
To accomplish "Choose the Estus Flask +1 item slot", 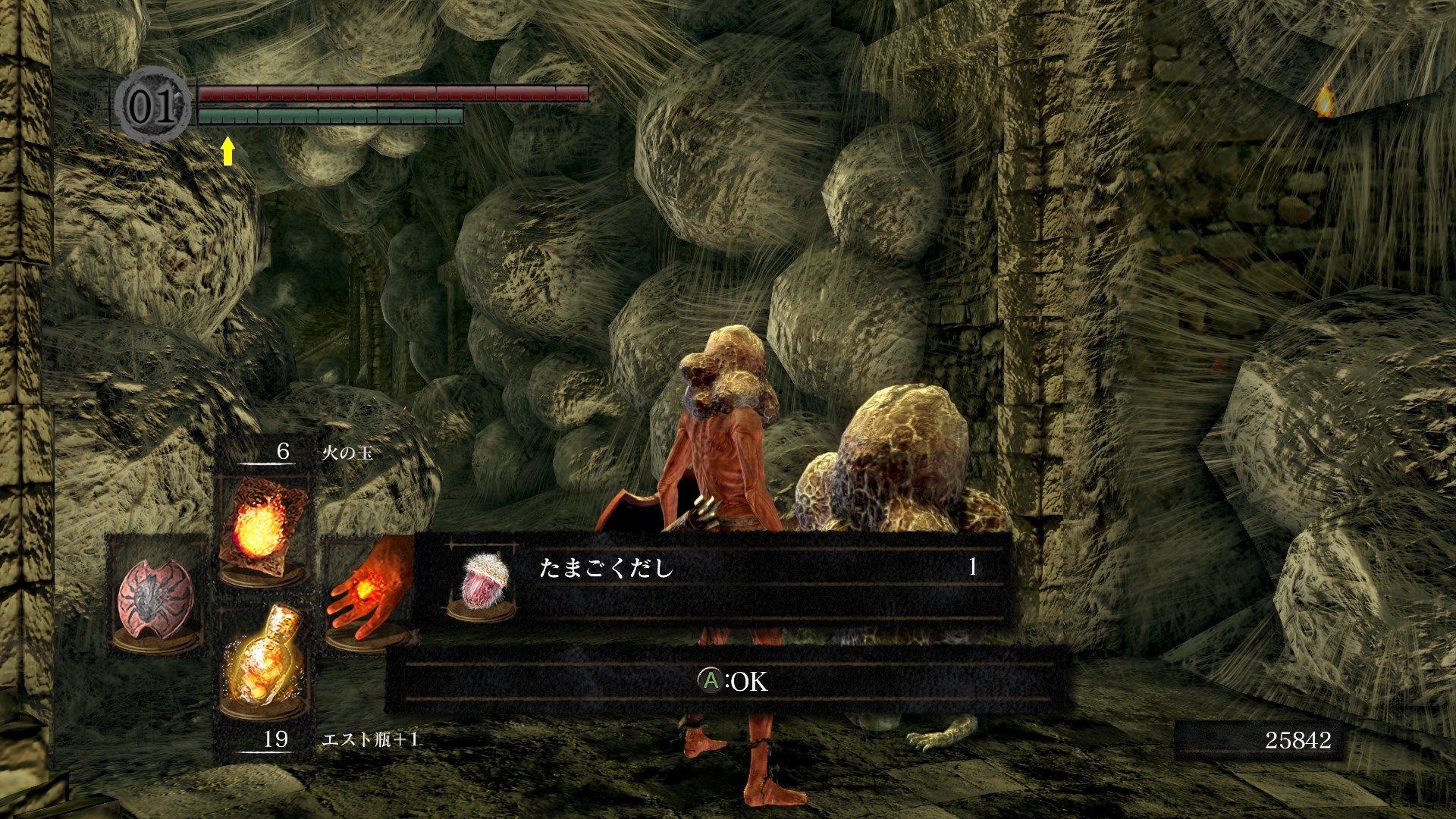I will (x=260, y=661).
